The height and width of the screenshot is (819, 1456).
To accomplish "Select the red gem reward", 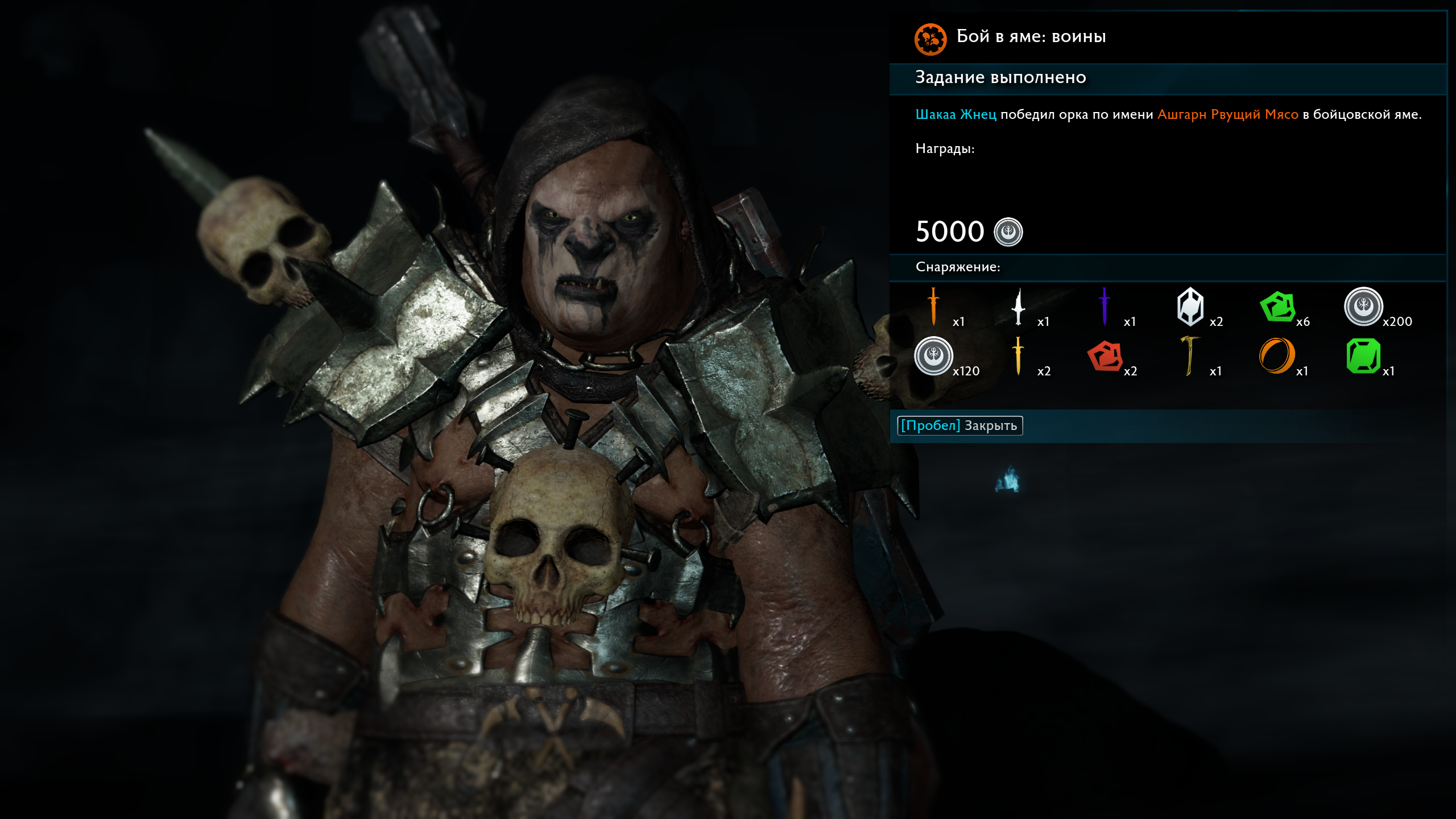I will pyautogui.click(x=1105, y=356).
